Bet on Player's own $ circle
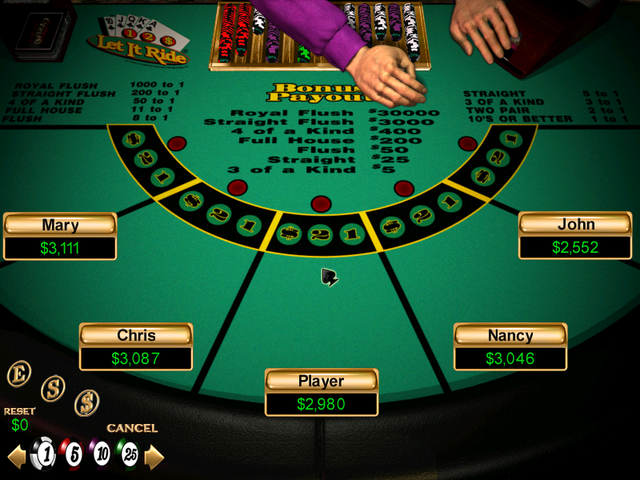Screen dimensions: 640x480 click(x=291, y=233)
